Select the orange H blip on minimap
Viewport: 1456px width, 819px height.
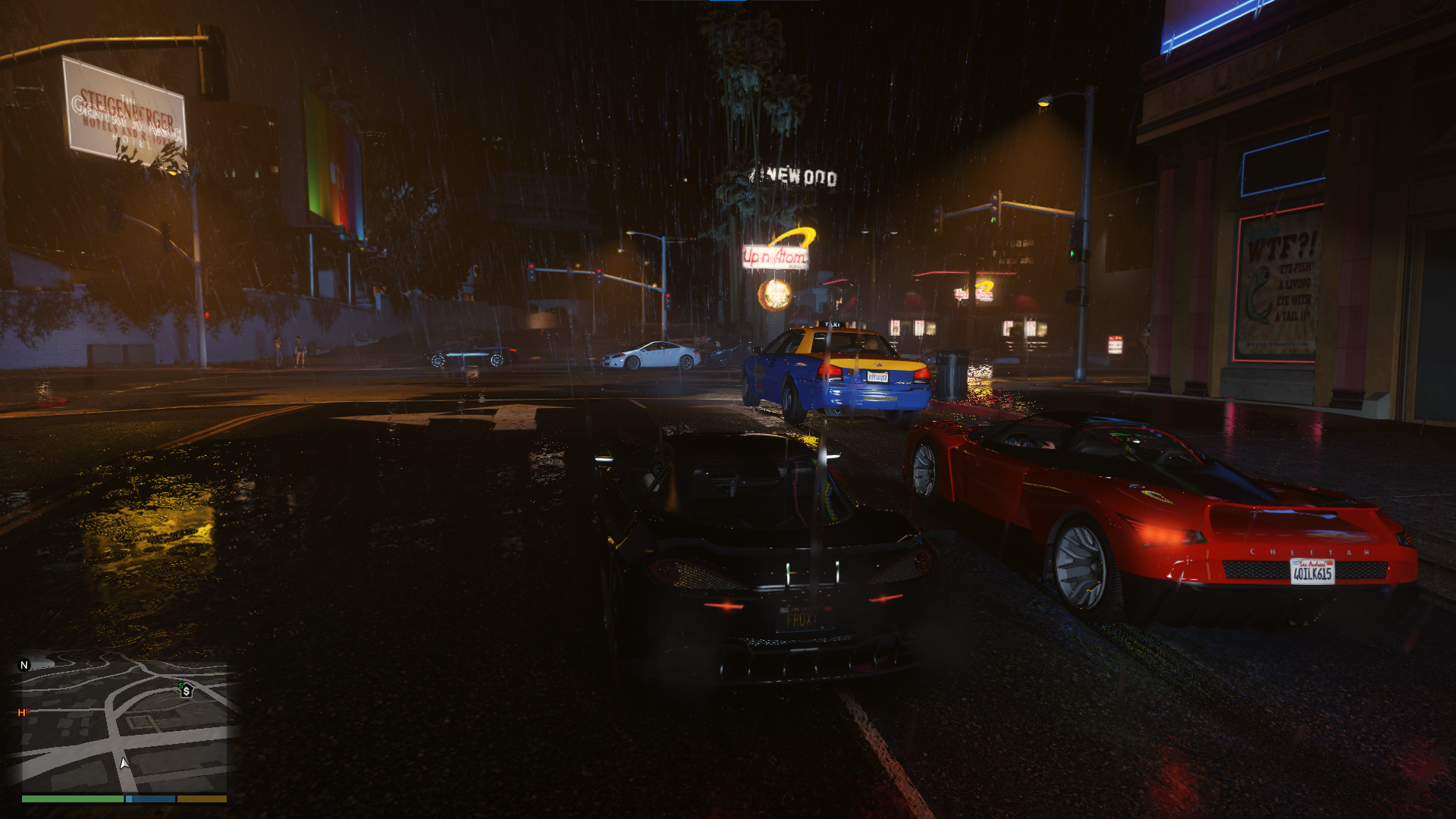tap(22, 712)
